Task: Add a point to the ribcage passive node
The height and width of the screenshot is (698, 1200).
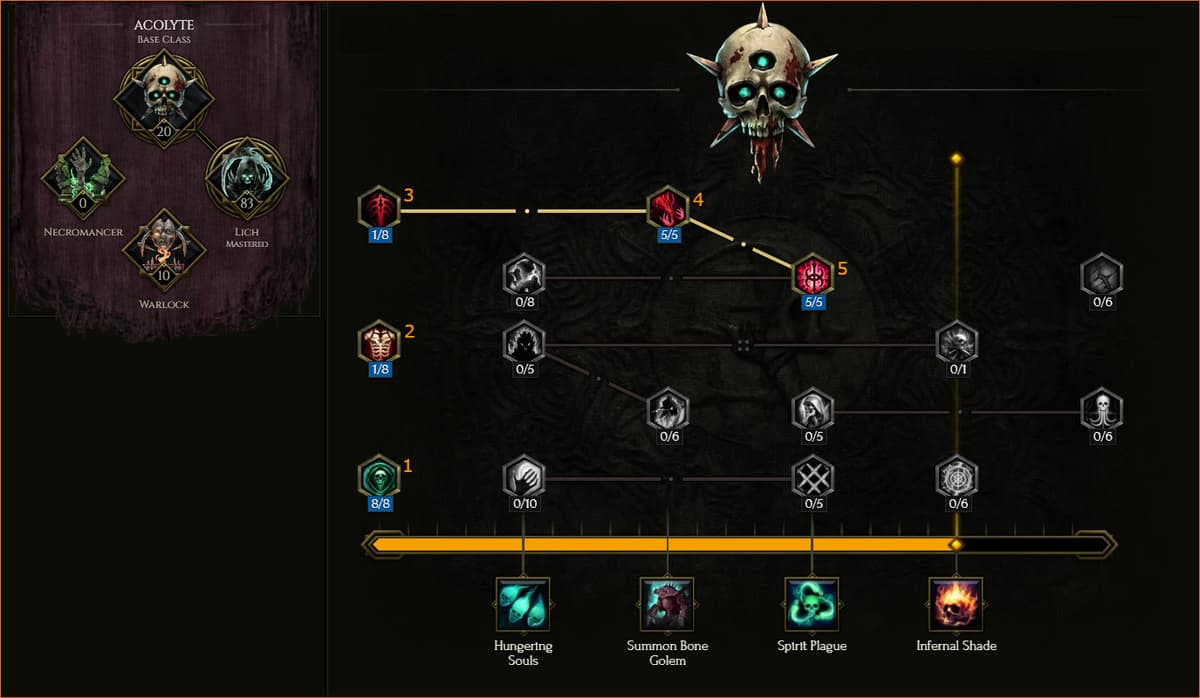Action: click(379, 343)
